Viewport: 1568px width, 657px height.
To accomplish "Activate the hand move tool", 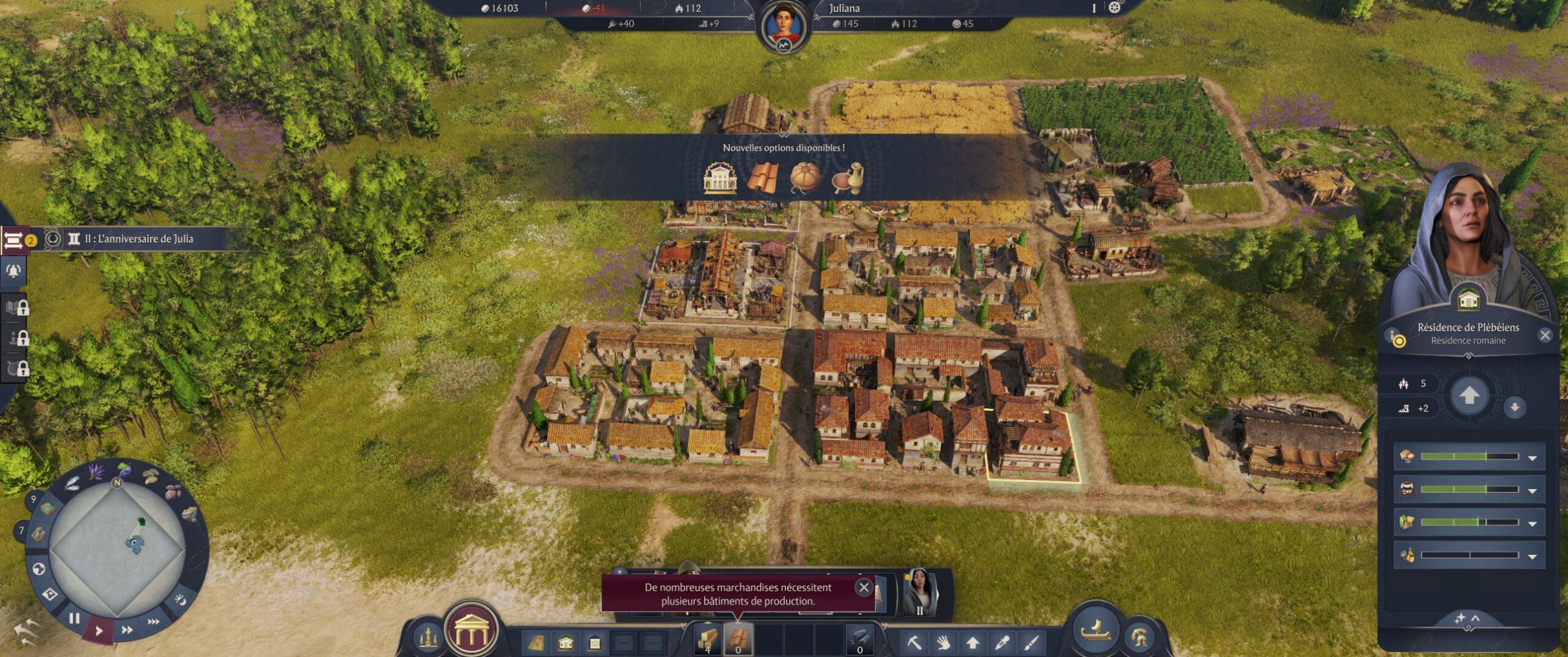I will [943, 642].
